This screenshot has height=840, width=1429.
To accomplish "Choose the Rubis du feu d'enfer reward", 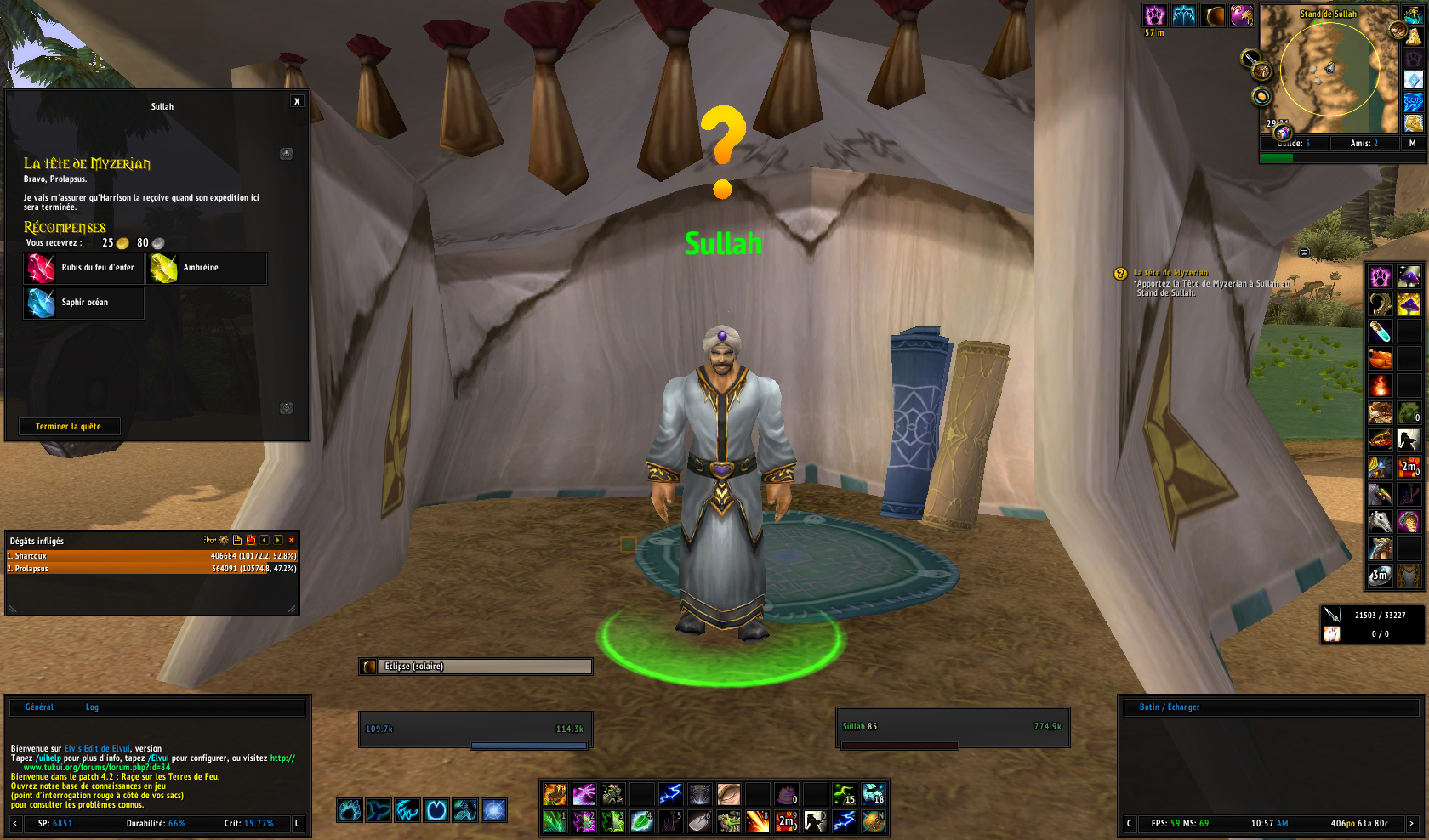I will click(83, 268).
